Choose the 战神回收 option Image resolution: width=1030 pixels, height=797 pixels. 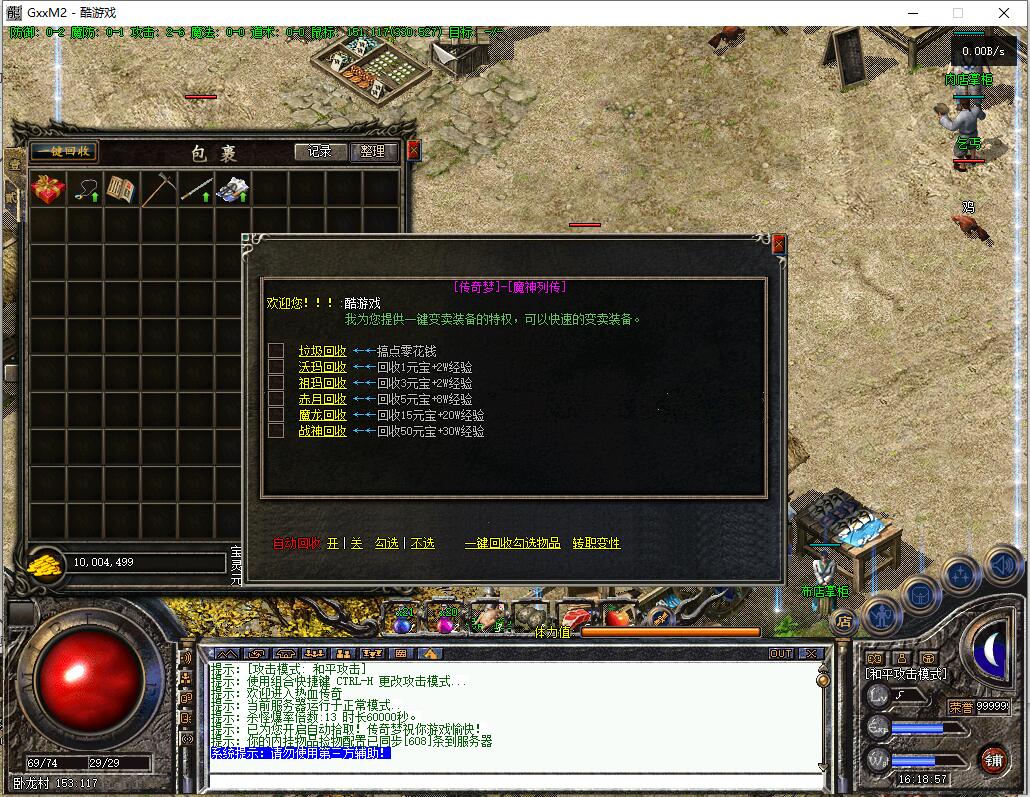[322, 431]
